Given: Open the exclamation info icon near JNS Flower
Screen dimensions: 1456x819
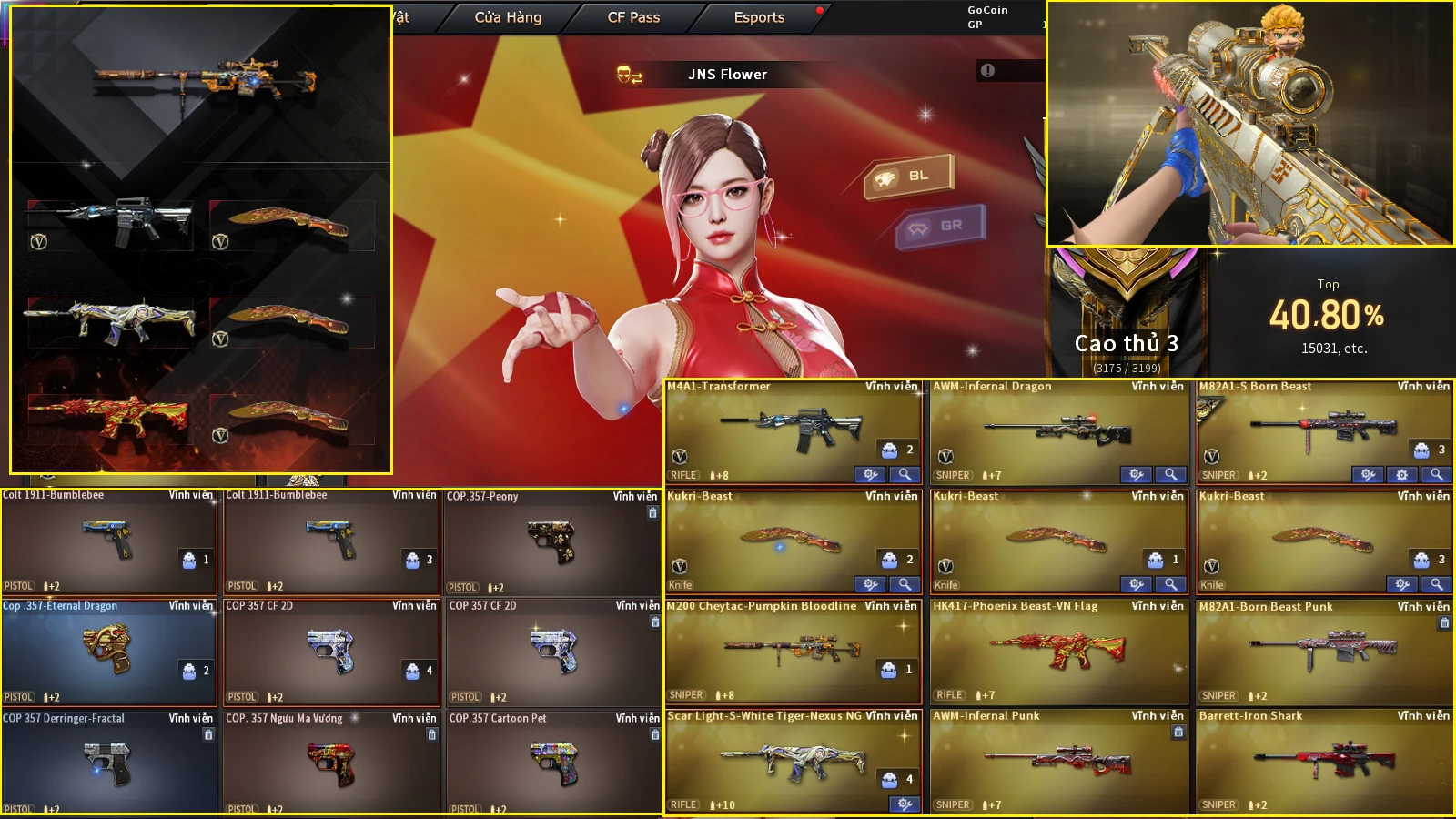Looking at the screenshot, I should tap(987, 71).
